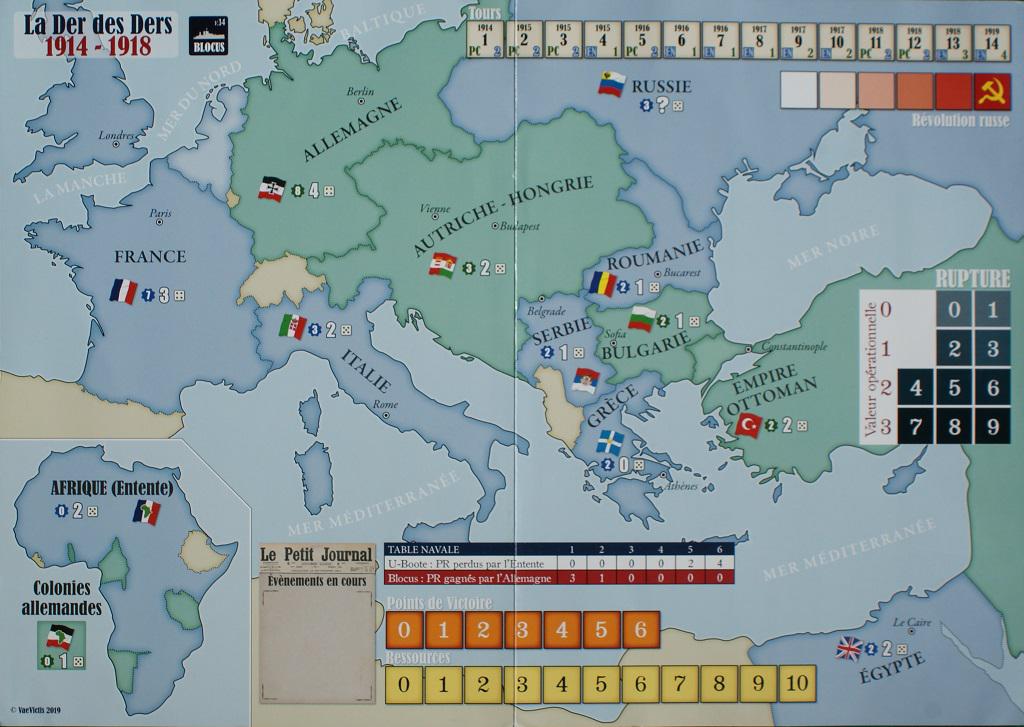
Task: Select the France flag unit marker
Action: pos(124,292)
